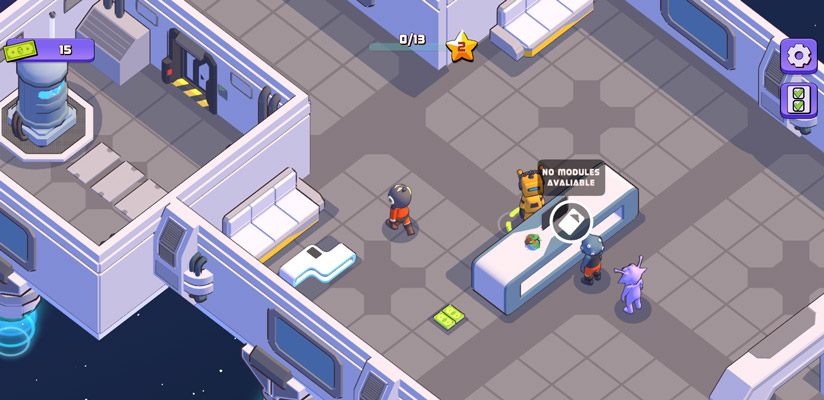Open the checklist tasks button
Screen dimensions: 824x400
tap(798, 100)
